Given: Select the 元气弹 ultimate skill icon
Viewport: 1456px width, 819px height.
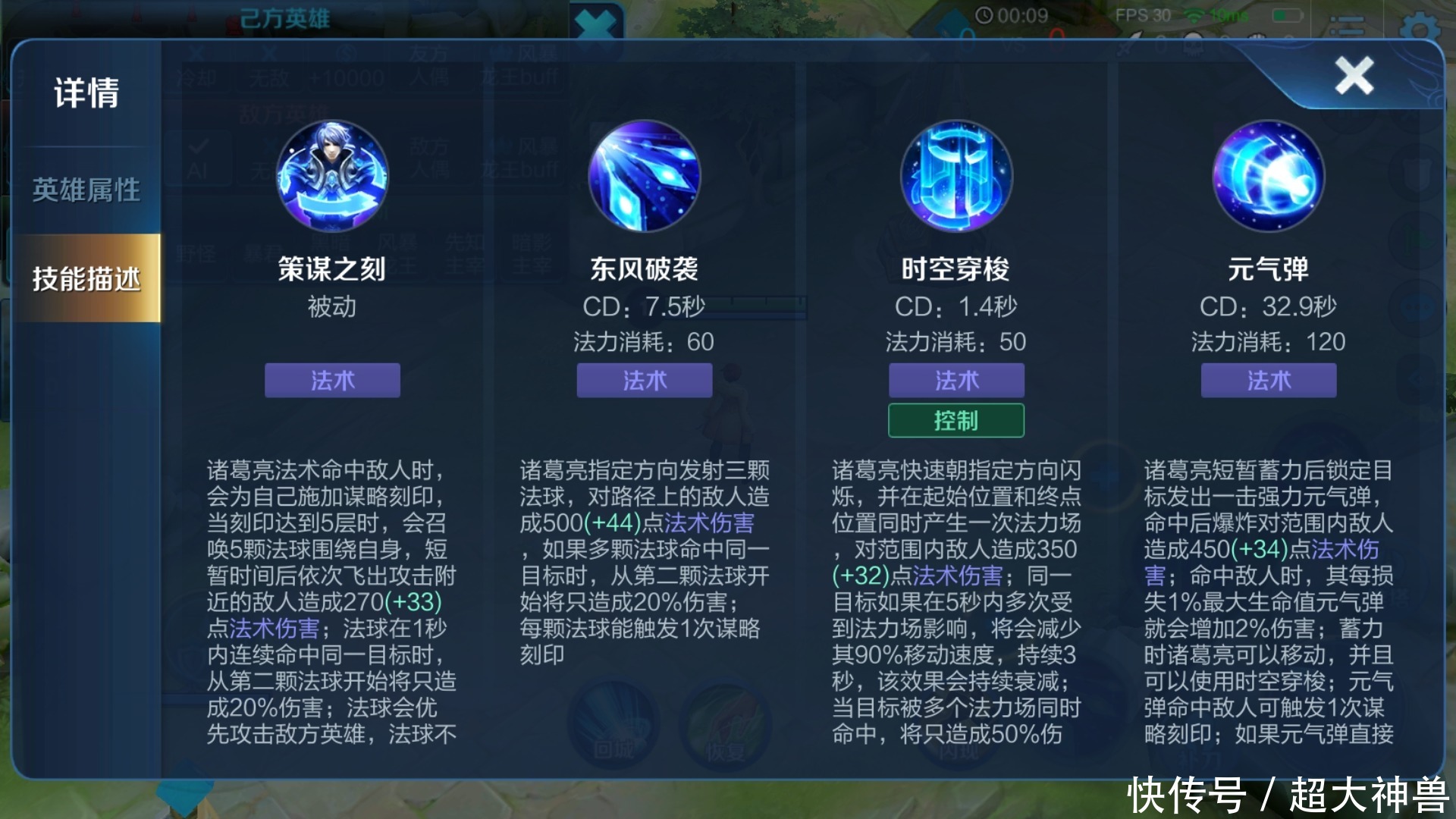Looking at the screenshot, I should point(1268,176).
